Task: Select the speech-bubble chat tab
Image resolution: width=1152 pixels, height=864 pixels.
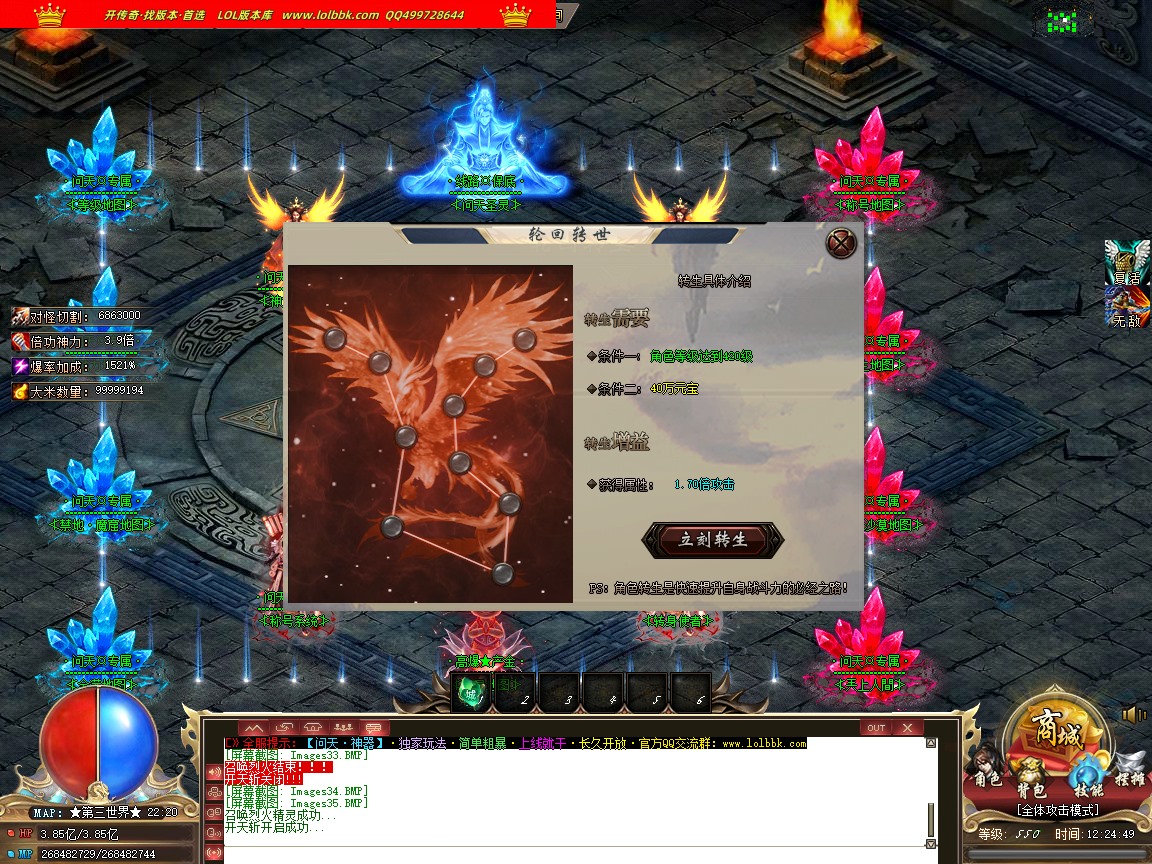Action: tap(372, 727)
